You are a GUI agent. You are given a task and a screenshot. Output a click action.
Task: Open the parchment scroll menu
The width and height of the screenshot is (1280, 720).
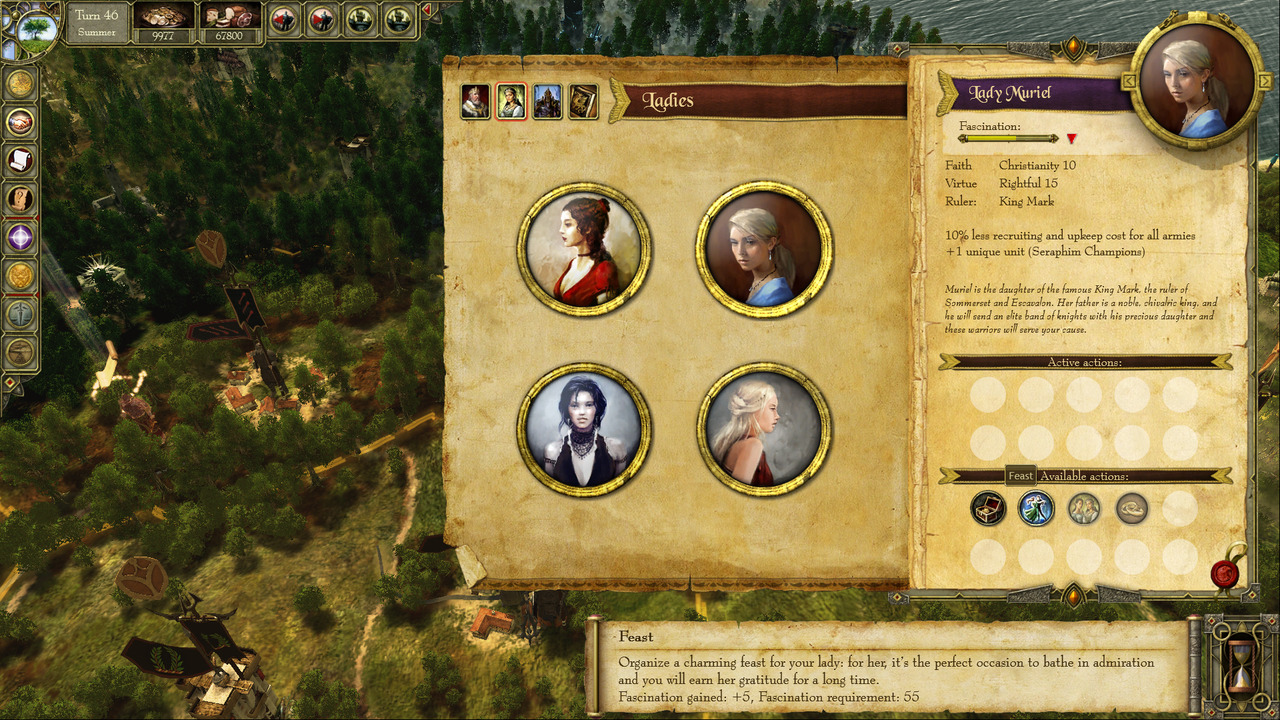(x=20, y=160)
